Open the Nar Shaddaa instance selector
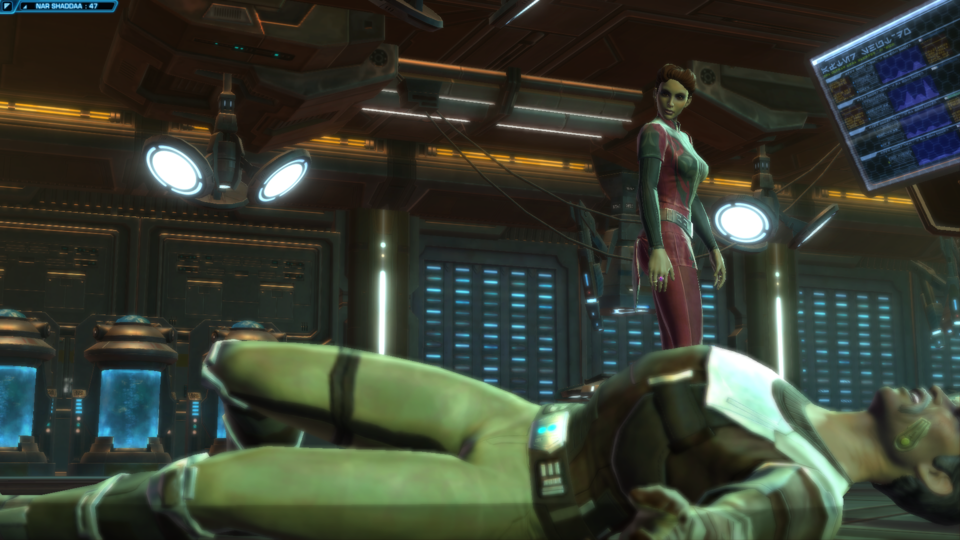The height and width of the screenshot is (540, 960). [x=66, y=6]
